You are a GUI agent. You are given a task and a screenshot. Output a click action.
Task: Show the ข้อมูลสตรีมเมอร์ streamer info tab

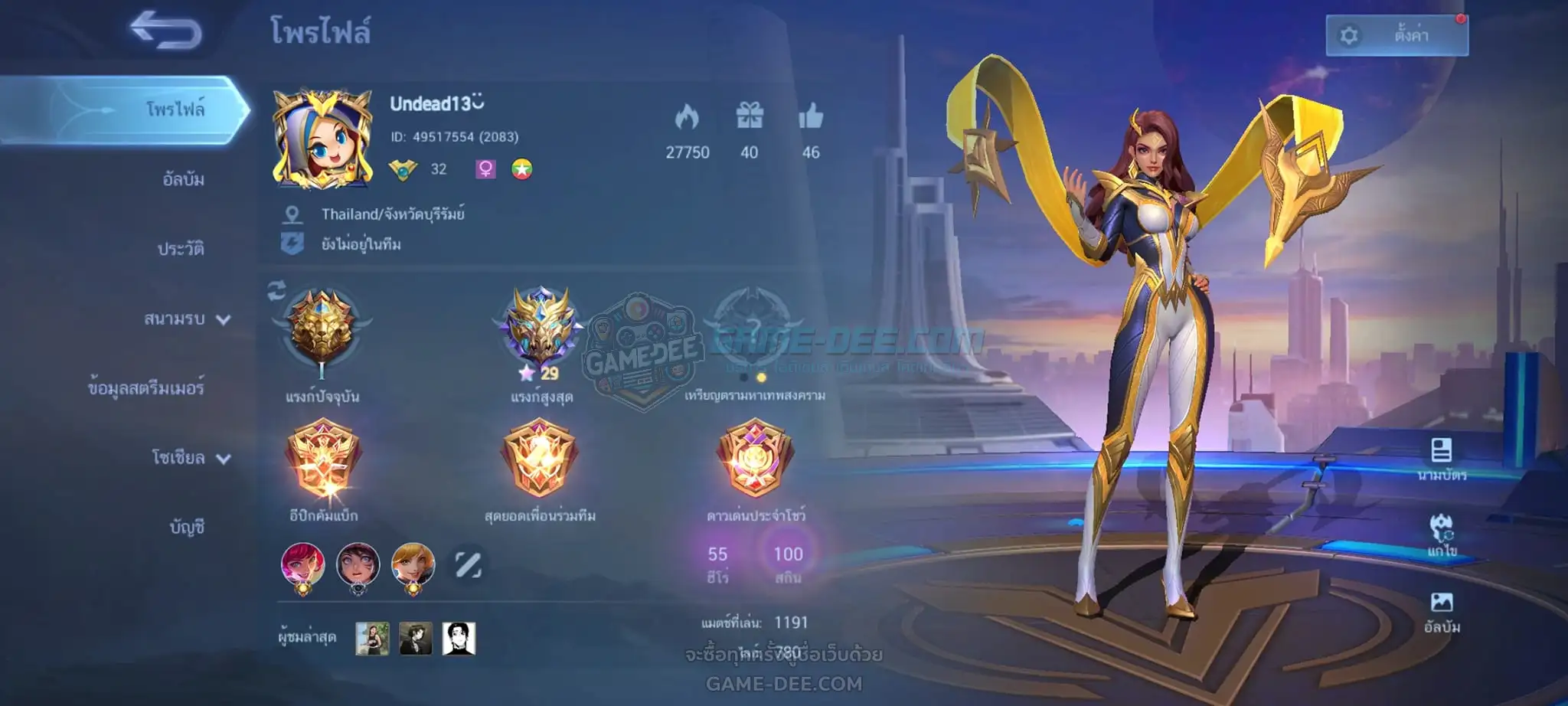pyautogui.click(x=146, y=388)
